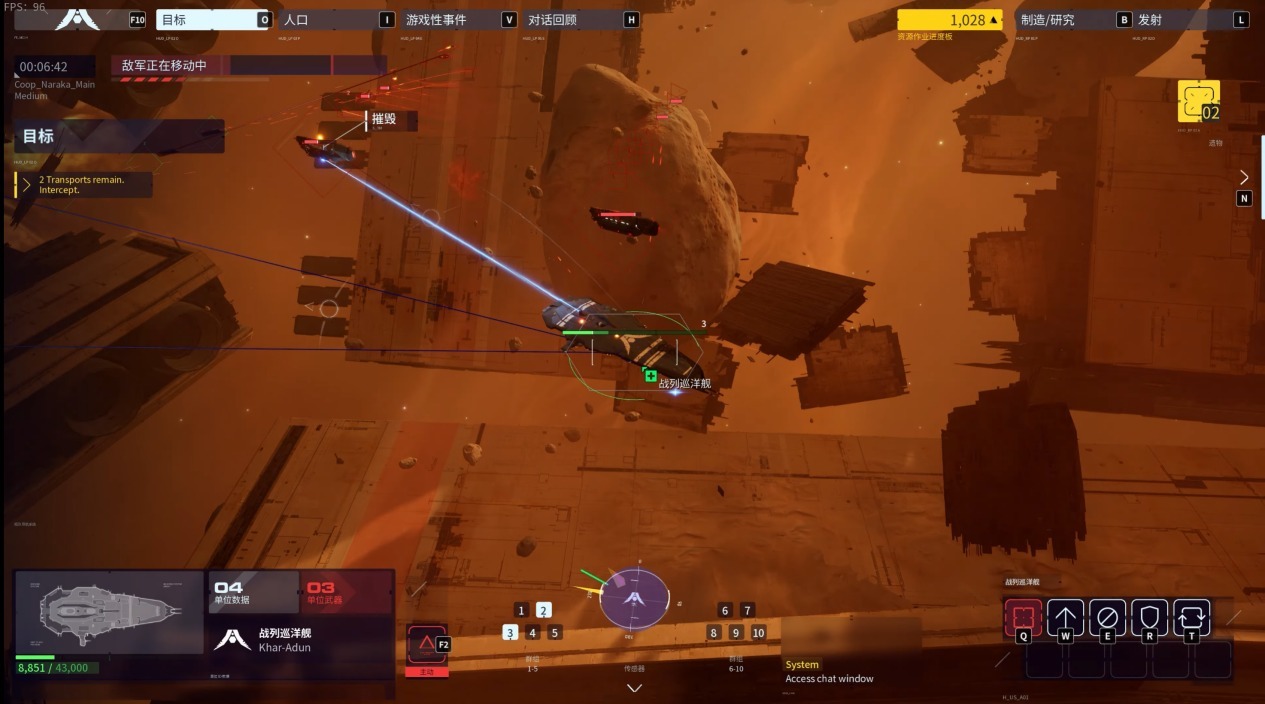The image size is (1265, 704).
Task: Click the circle-slash stop command
Action: coord(1107,617)
